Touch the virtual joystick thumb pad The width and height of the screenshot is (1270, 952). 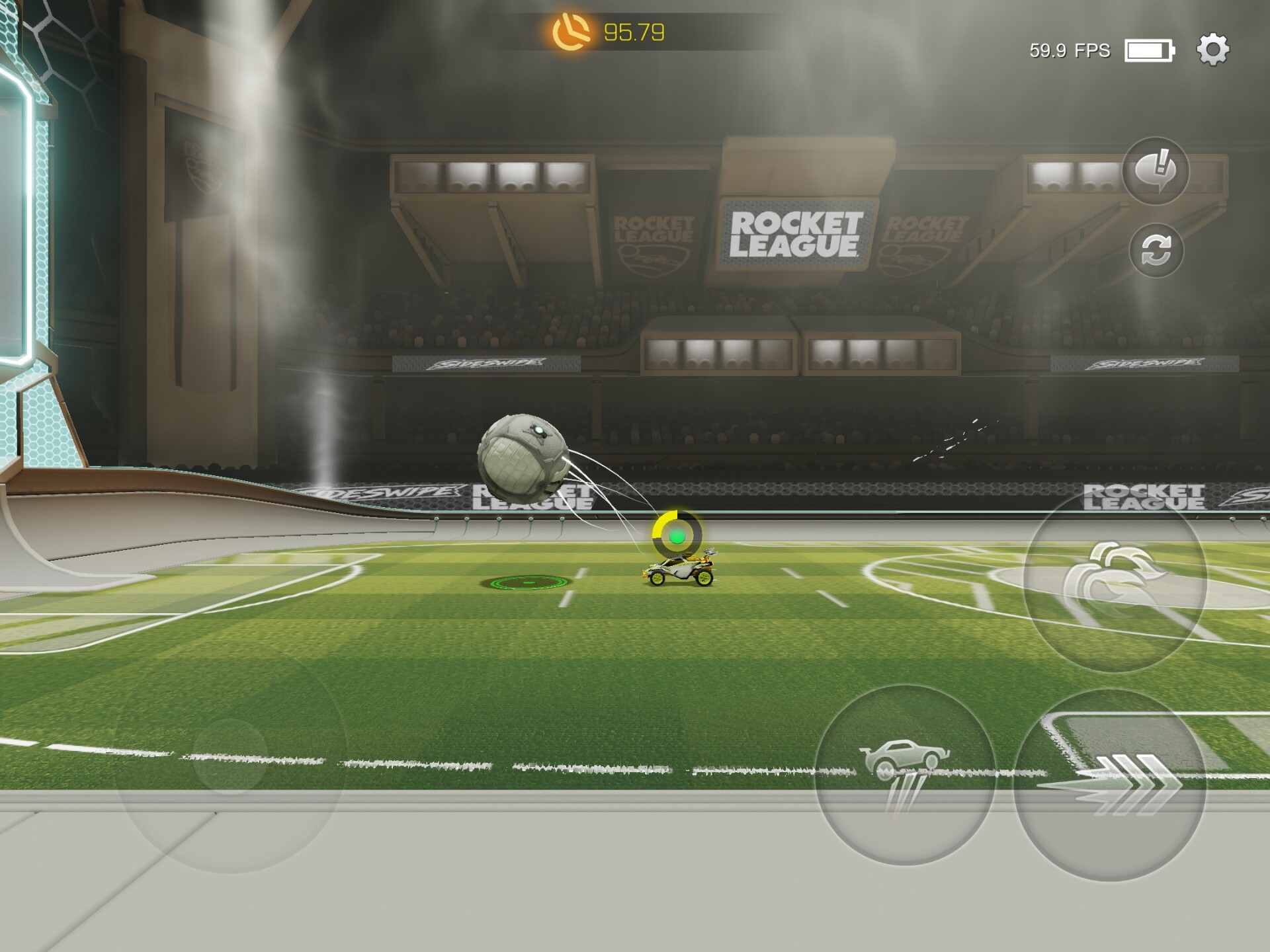(230, 757)
